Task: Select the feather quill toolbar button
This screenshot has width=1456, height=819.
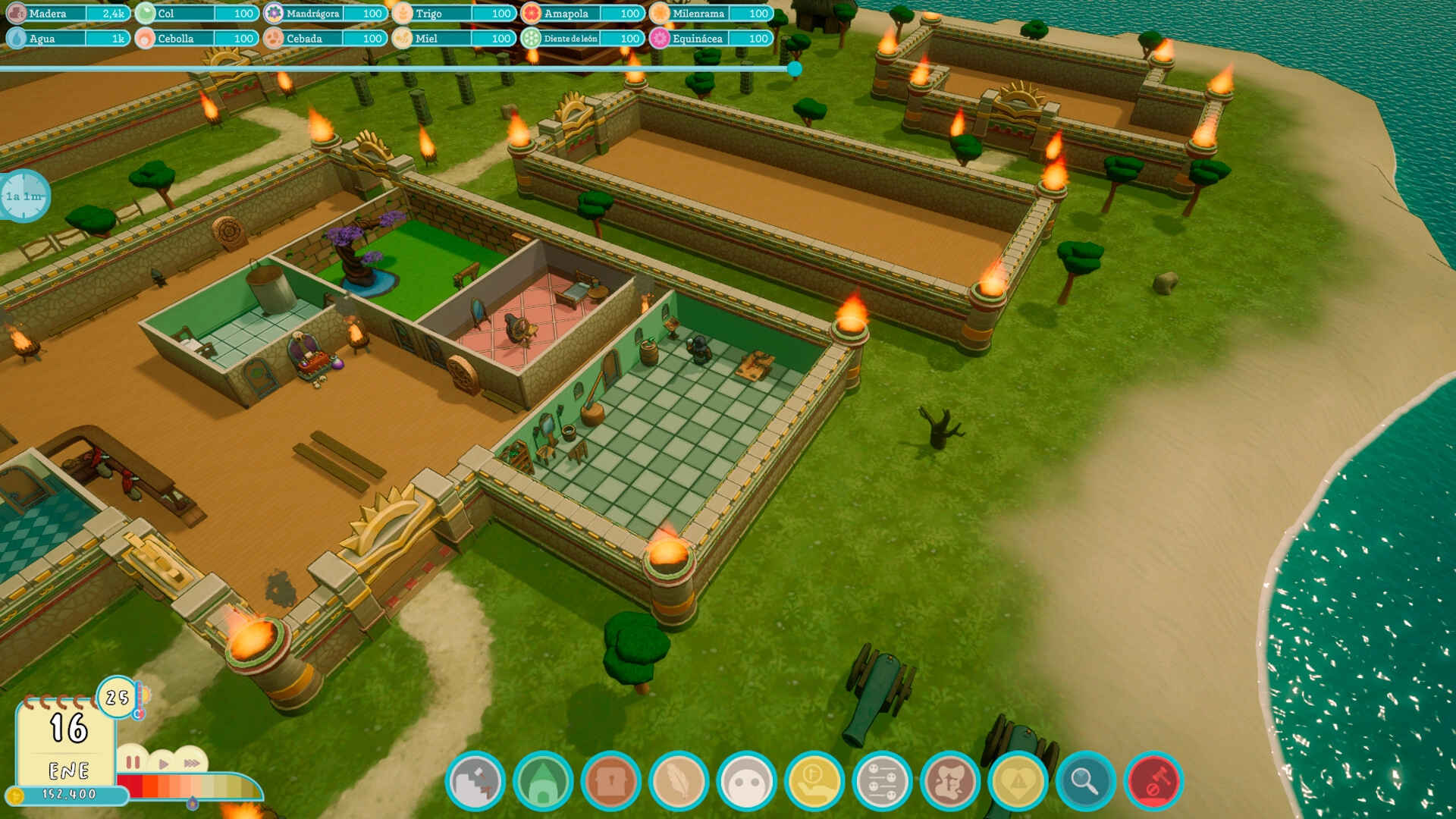Action: pyautogui.click(x=679, y=781)
